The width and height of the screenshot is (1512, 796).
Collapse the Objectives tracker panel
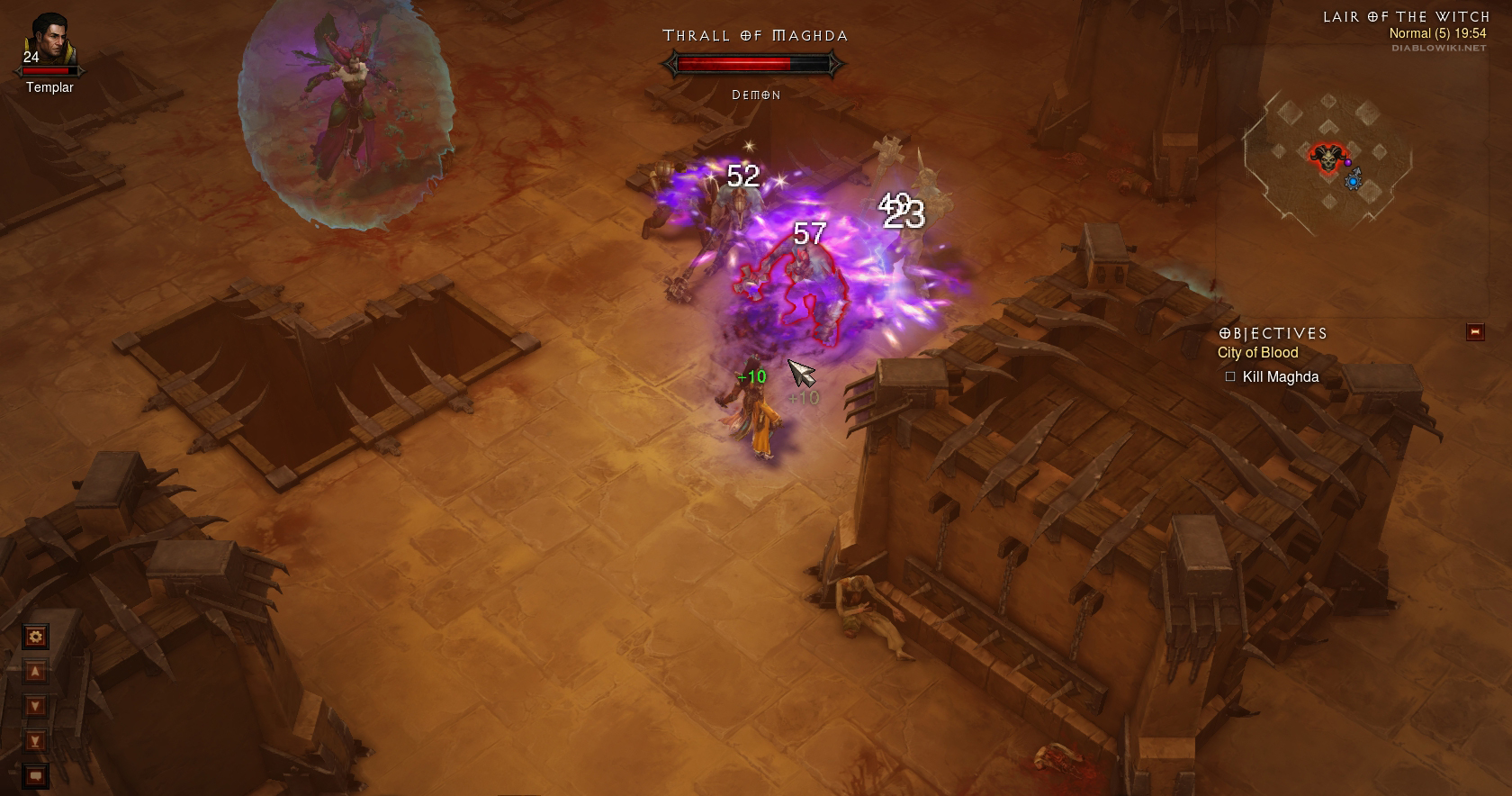point(1474,332)
